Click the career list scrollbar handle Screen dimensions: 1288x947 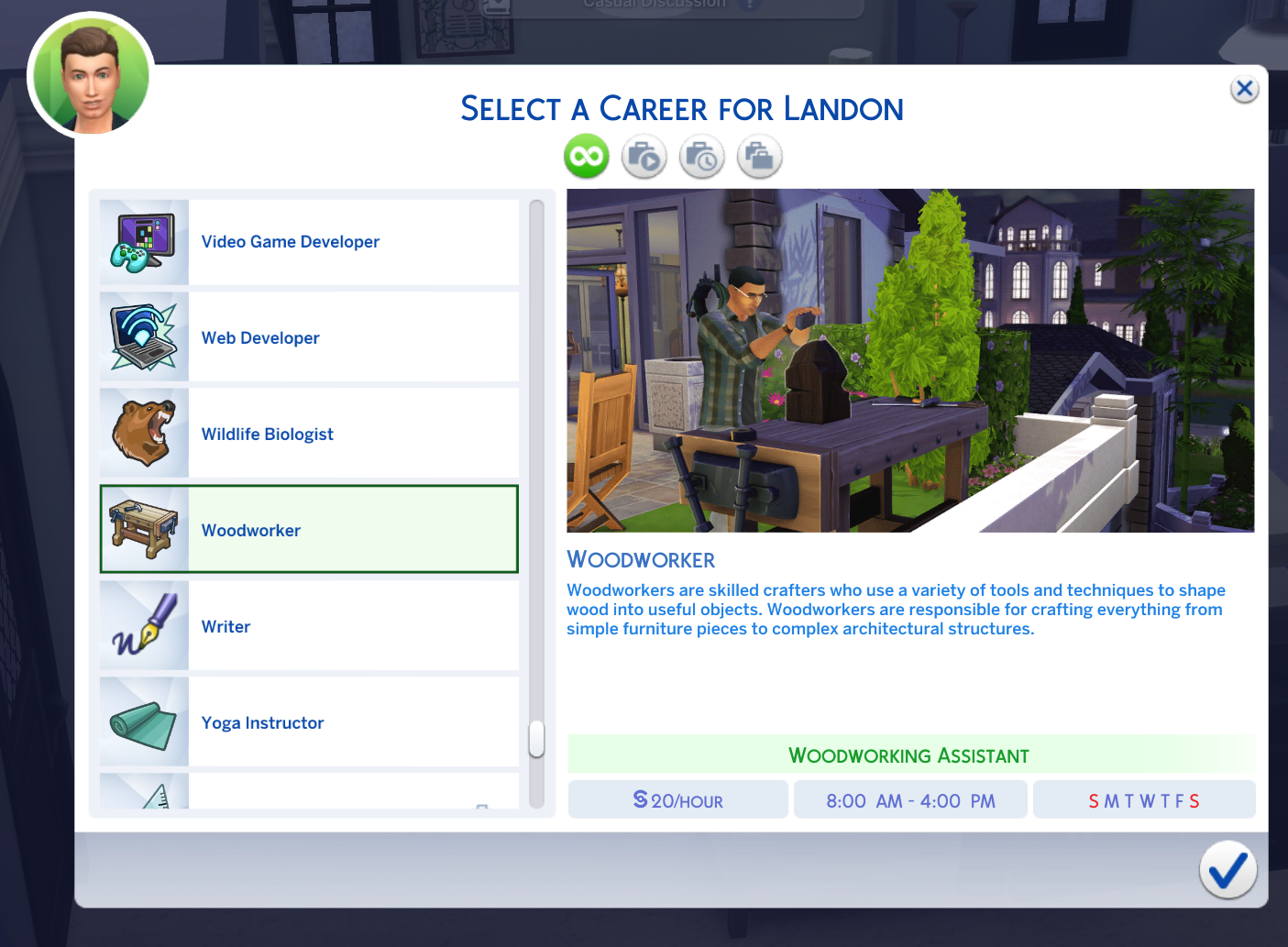pos(537,739)
